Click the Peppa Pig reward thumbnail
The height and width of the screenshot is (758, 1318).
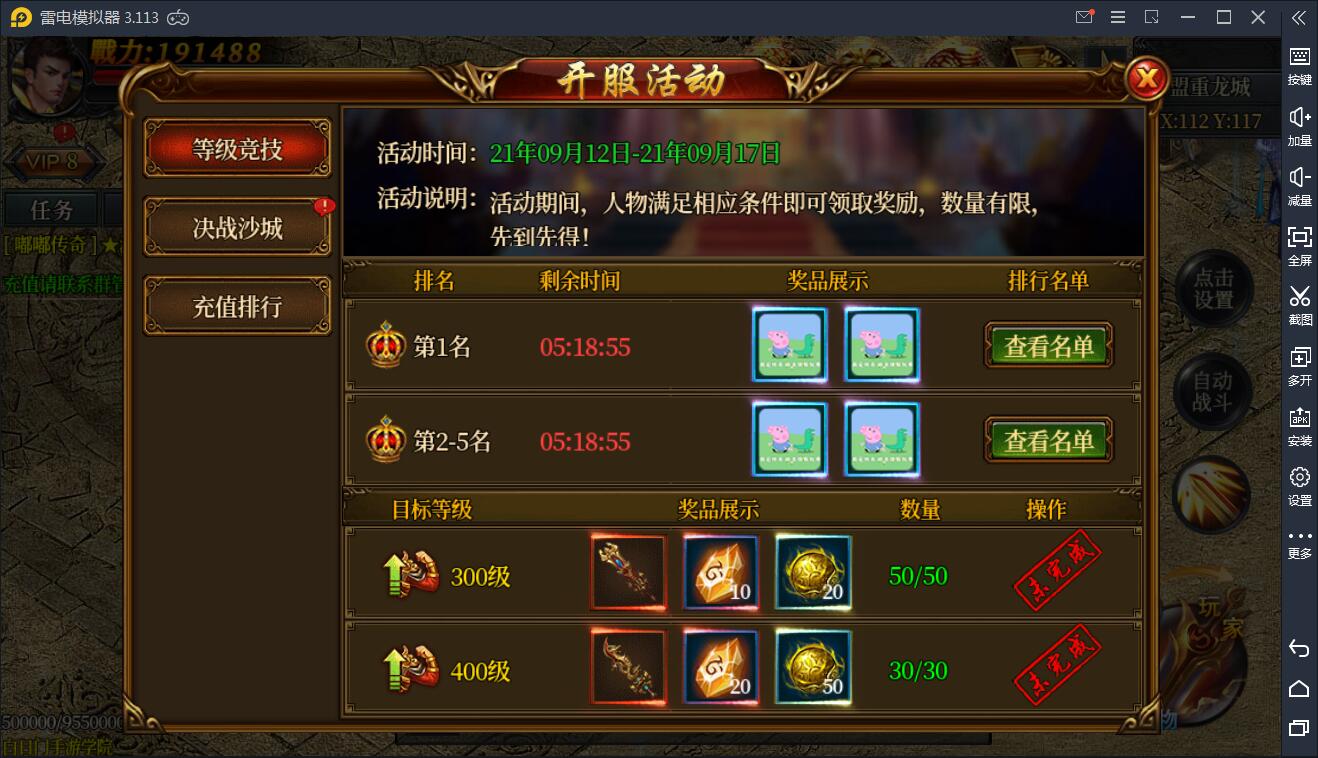790,345
